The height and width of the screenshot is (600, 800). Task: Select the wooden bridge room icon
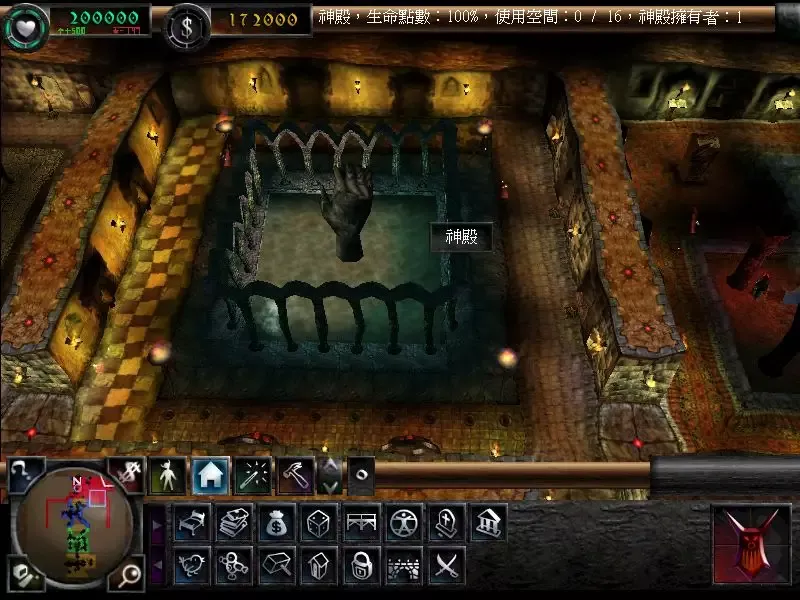[x=361, y=522]
